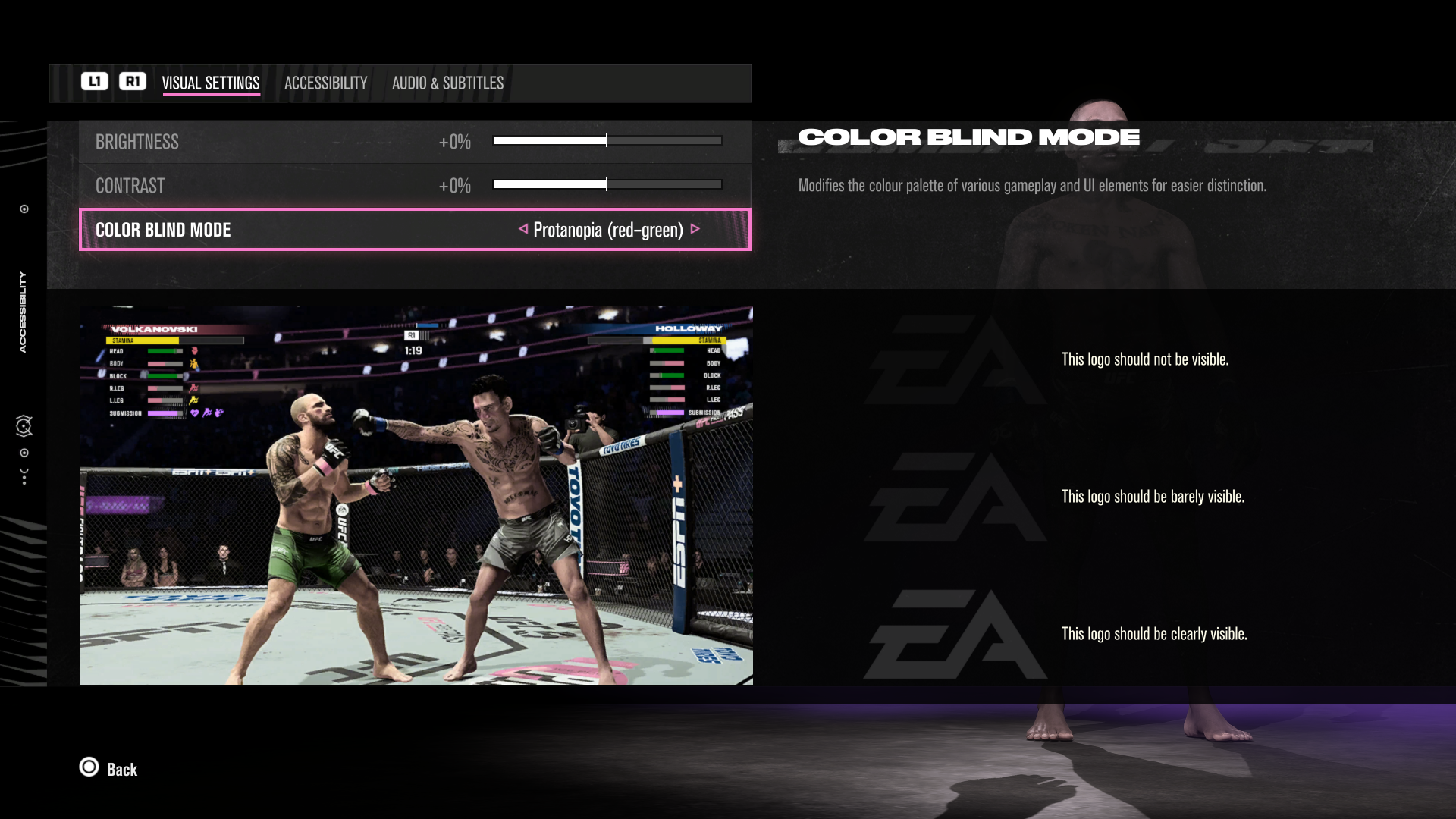Click Volkanovski's submission heart icon in preview

tap(195, 414)
